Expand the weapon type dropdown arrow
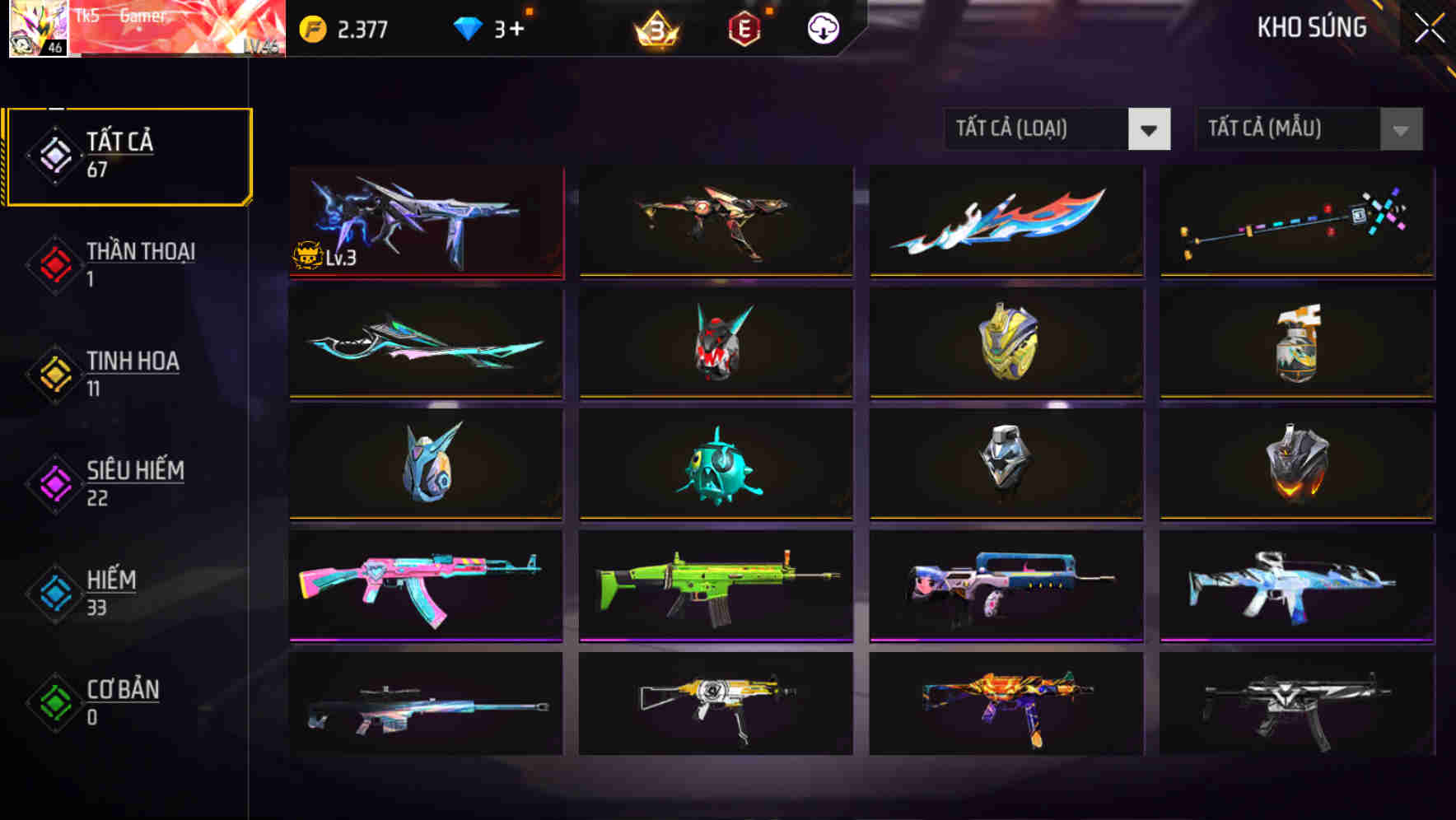The image size is (1456, 820). [1150, 129]
